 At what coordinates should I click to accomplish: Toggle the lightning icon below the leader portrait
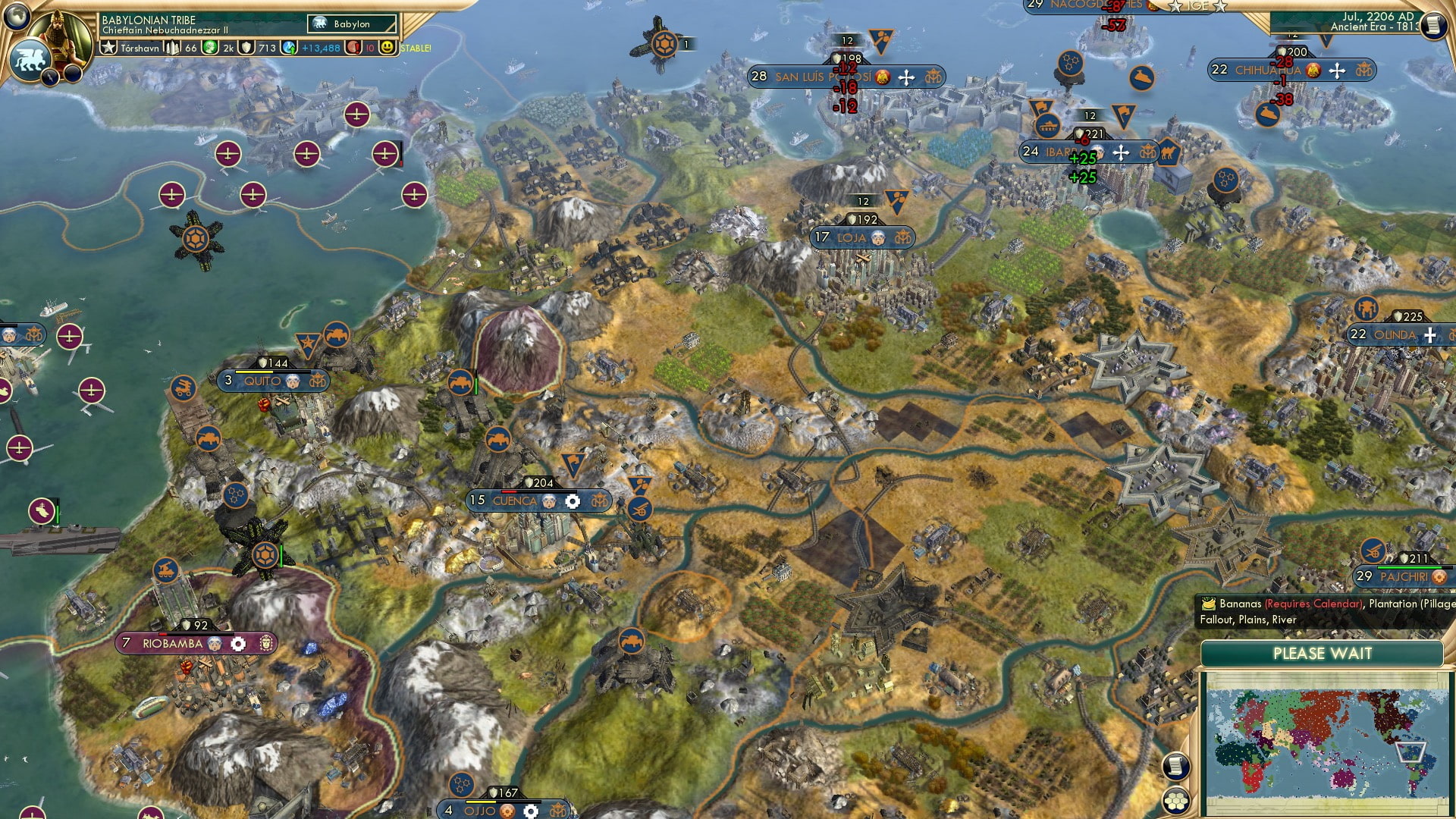[51, 77]
